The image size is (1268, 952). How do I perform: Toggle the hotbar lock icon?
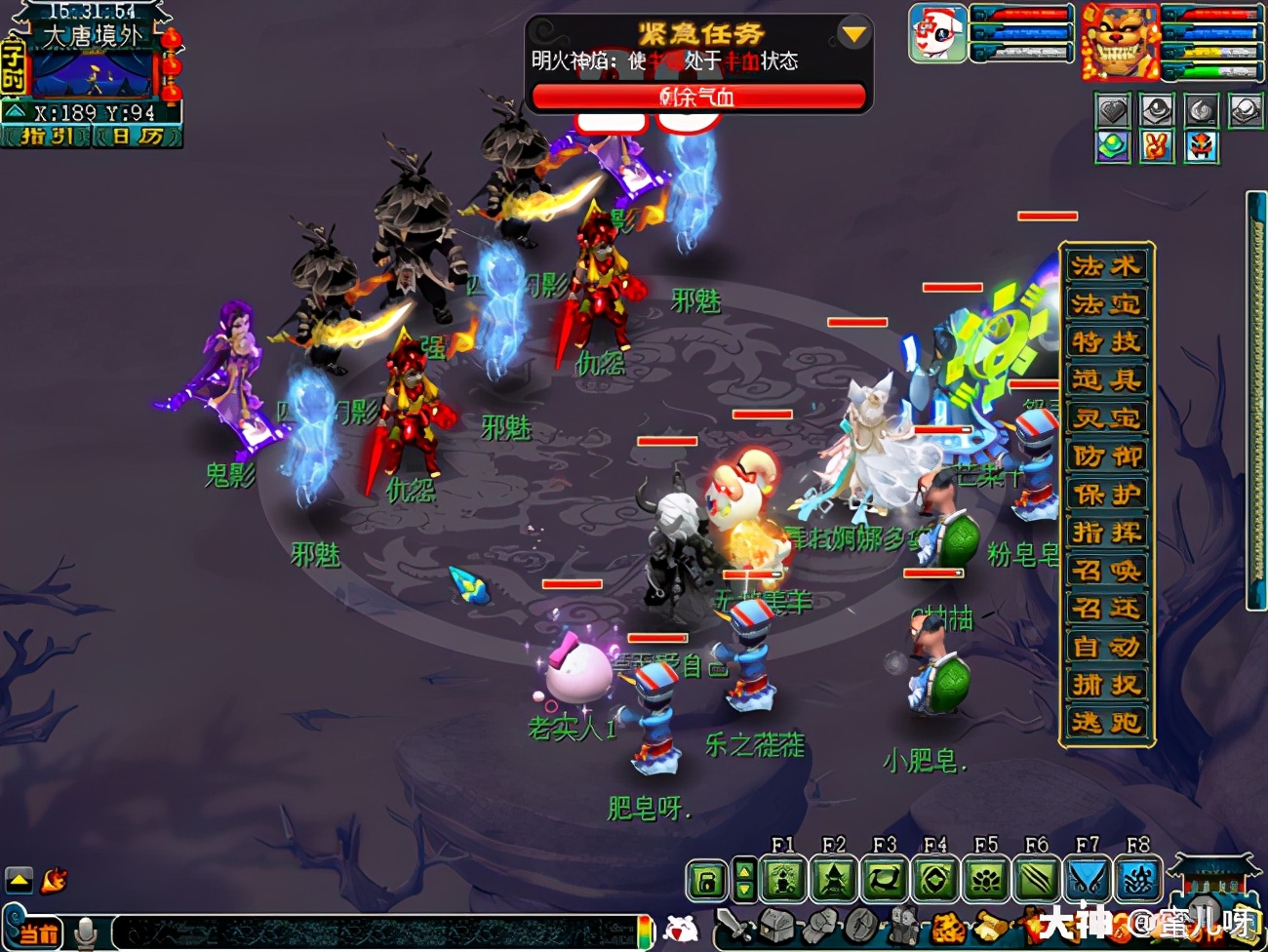pyautogui.click(x=707, y=881)
